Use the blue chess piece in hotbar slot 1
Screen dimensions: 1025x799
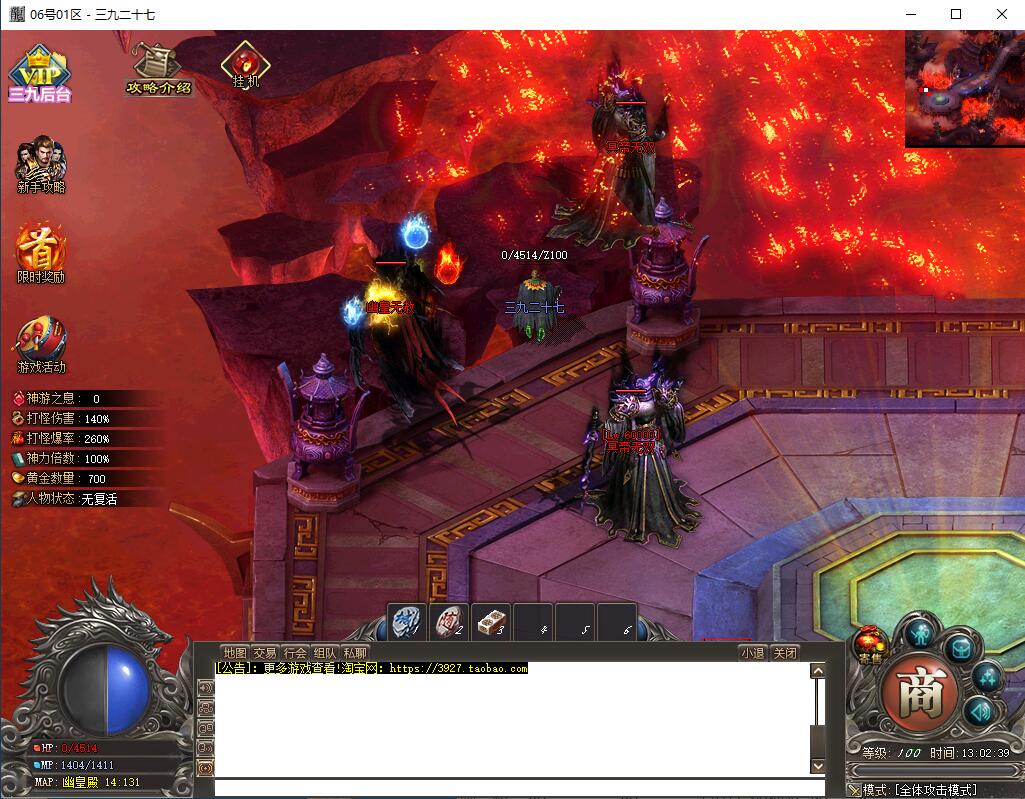click(407, 622)
